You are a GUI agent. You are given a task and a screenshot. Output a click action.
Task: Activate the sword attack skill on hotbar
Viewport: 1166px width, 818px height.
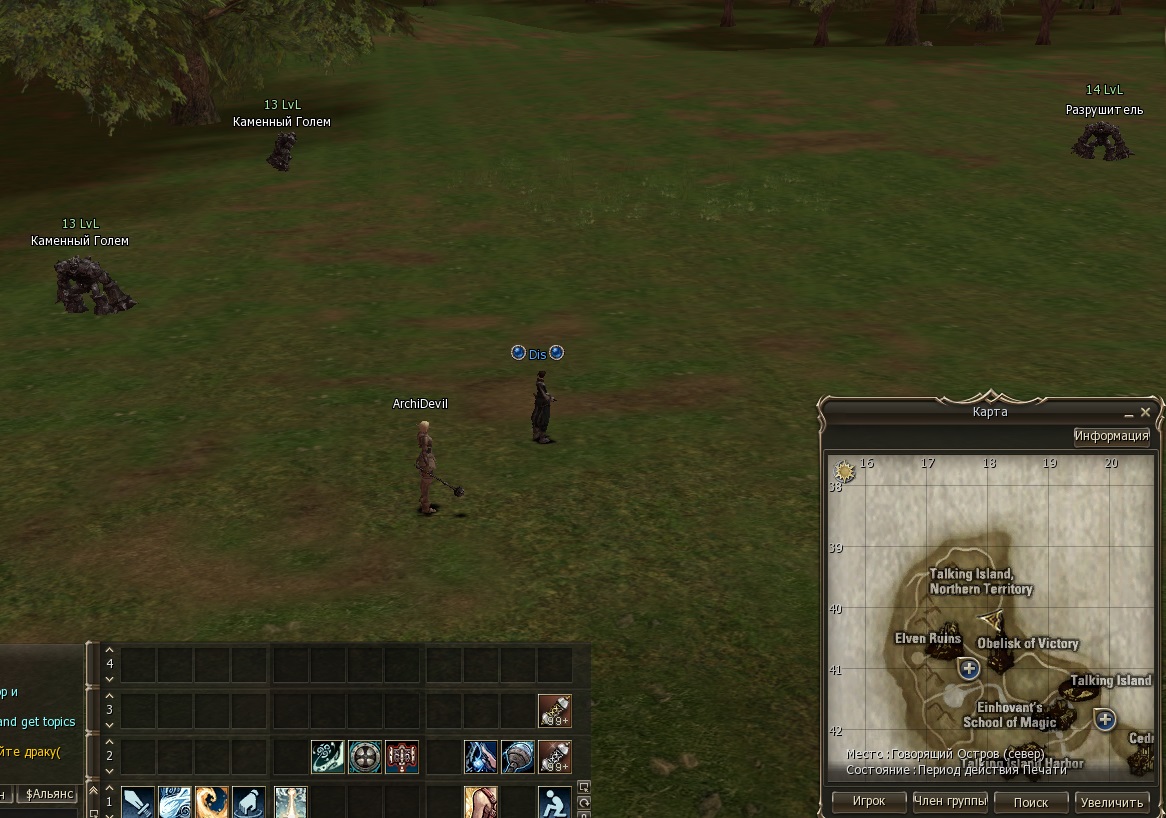click(137, 802)
